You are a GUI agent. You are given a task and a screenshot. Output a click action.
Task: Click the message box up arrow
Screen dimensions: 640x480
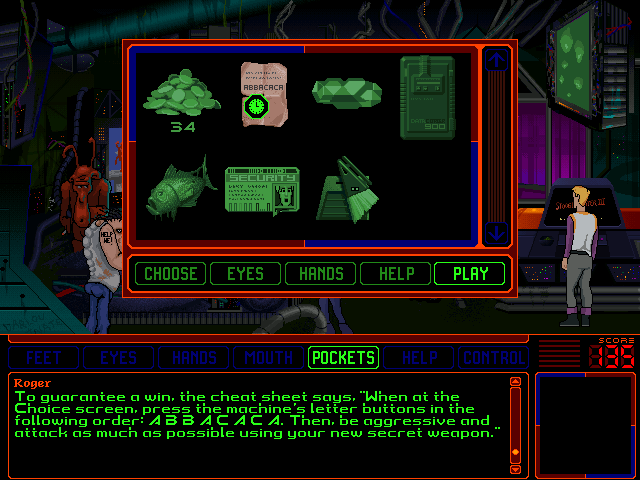pos(516,381)
